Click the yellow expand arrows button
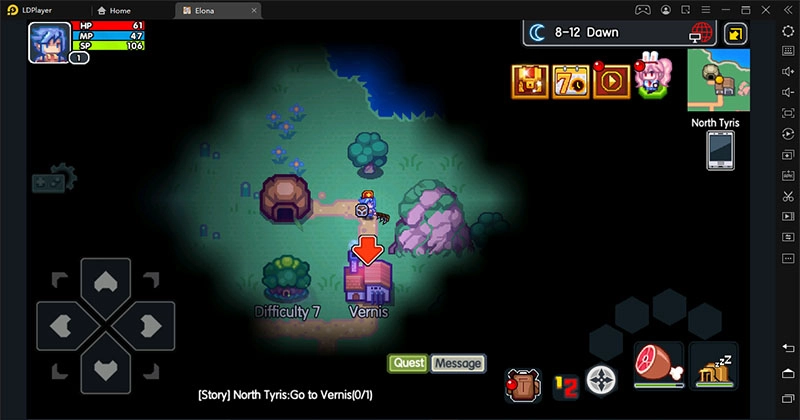Screen dimensions: 800x420 point(735,33)
